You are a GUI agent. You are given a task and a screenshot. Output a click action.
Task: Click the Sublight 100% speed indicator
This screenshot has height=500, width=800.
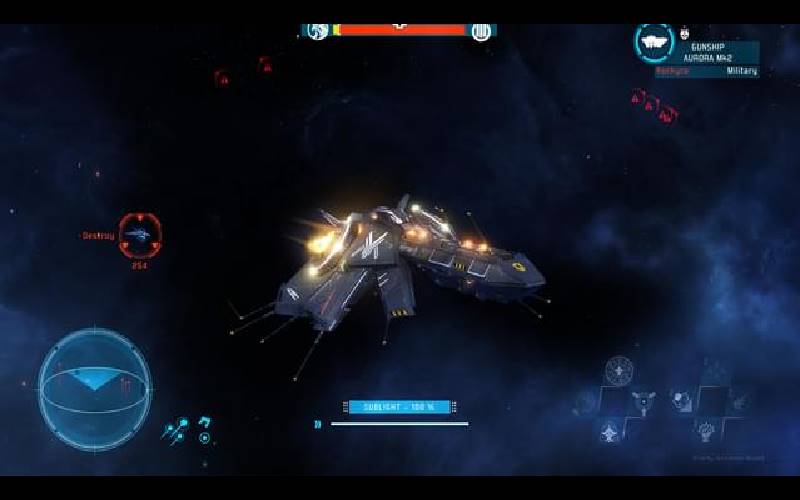(x=399, y=407)
